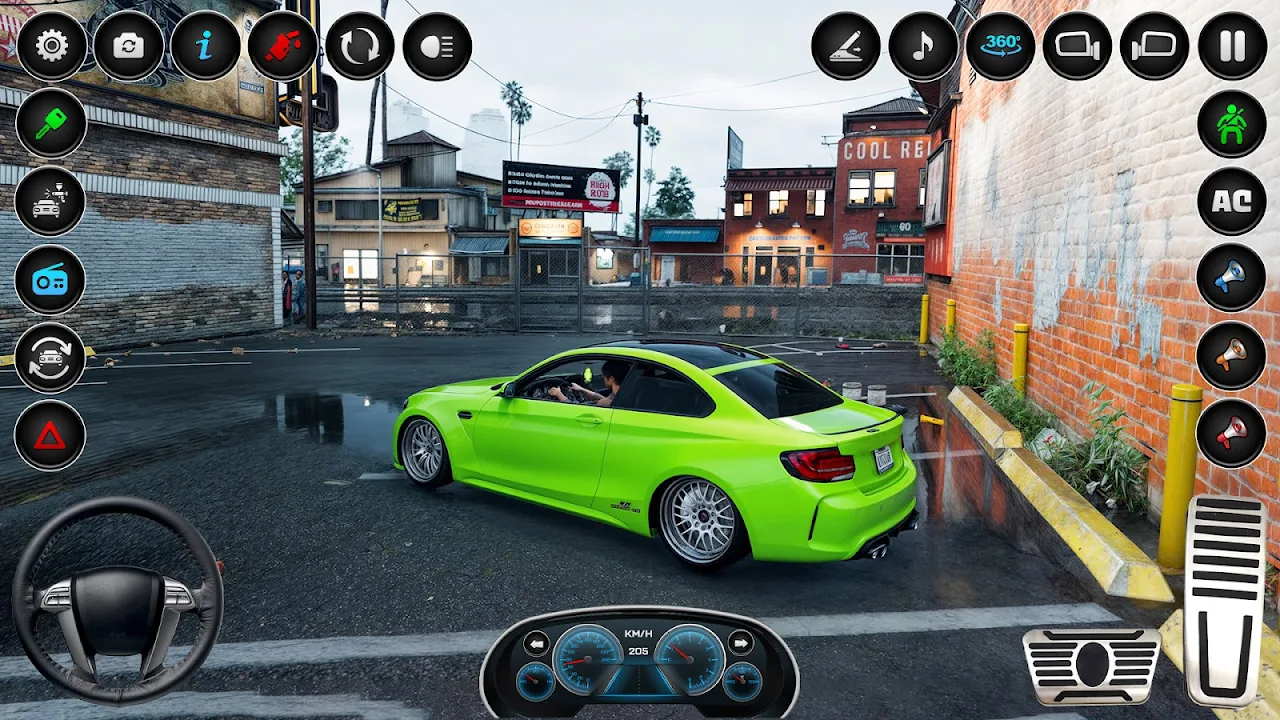Step on the tall accelerator pedal
1280x720 pixels.
pos(1225,600)
